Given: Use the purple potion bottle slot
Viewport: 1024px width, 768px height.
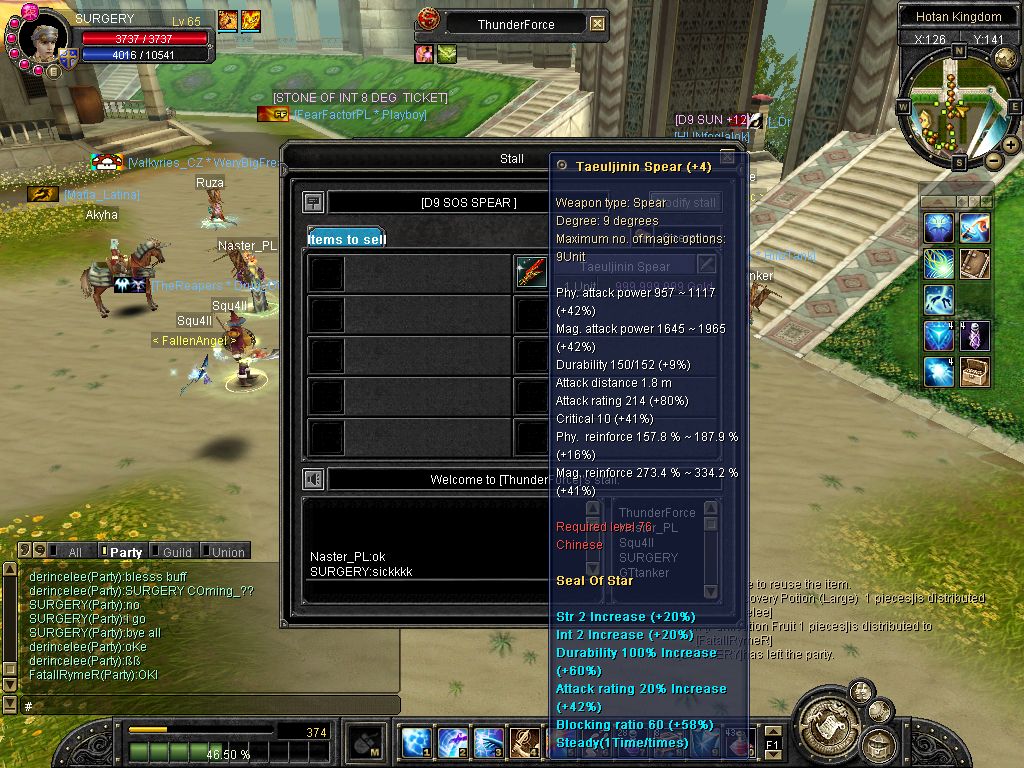Looking at the screenshot, I should pyautogui.click(x=975, y=336).
